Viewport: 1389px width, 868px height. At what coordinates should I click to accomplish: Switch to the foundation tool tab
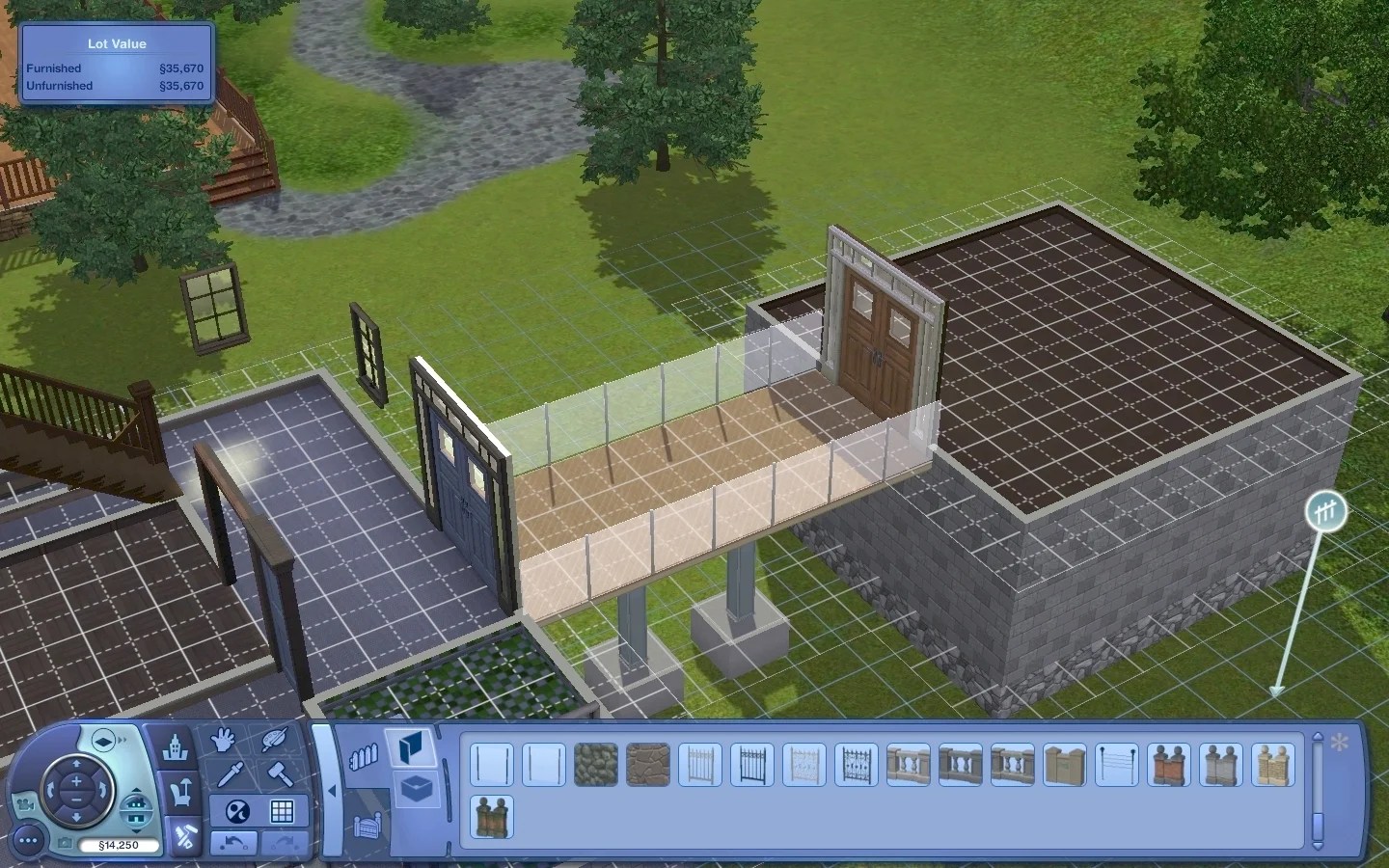[416, 788]
